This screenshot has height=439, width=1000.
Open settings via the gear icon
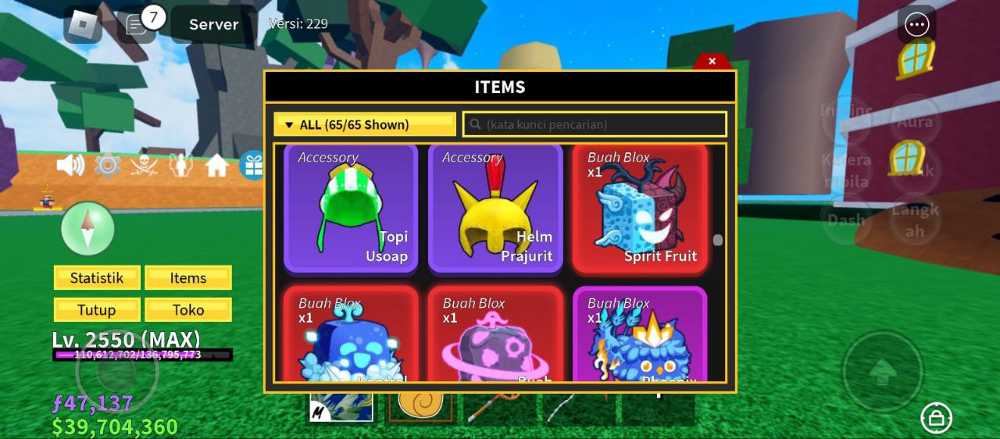pos(107,165)
